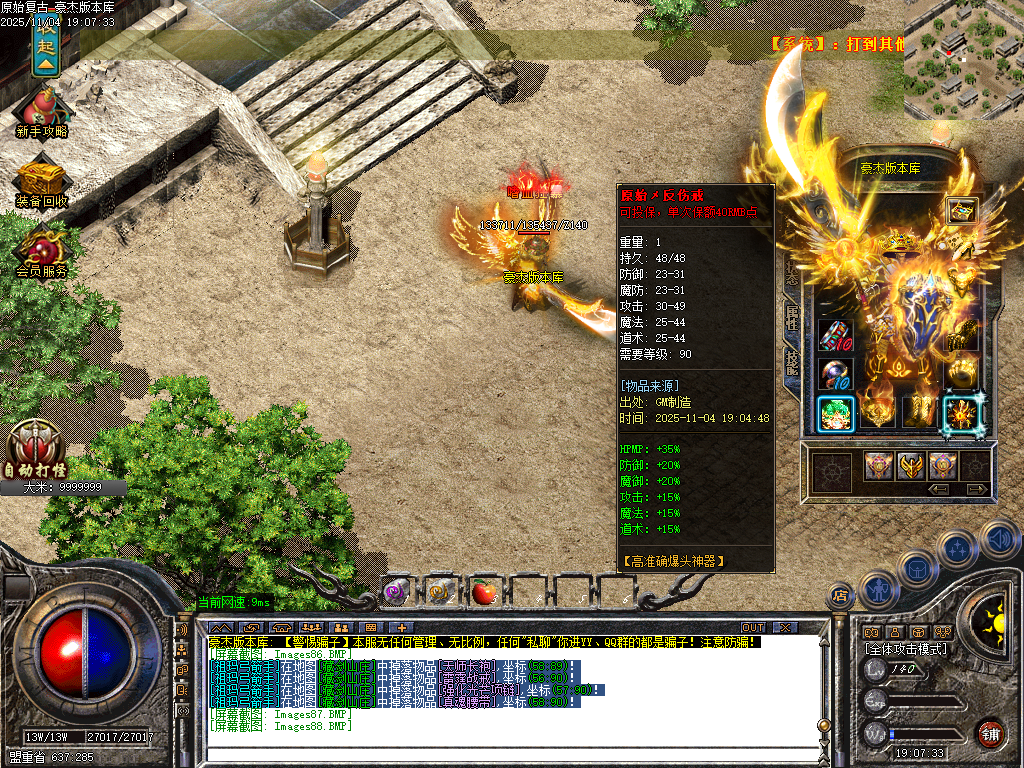This screenshot has width=1024, height=768.
Task: Switch to the 属性 attributes tab
Action: 791,318
